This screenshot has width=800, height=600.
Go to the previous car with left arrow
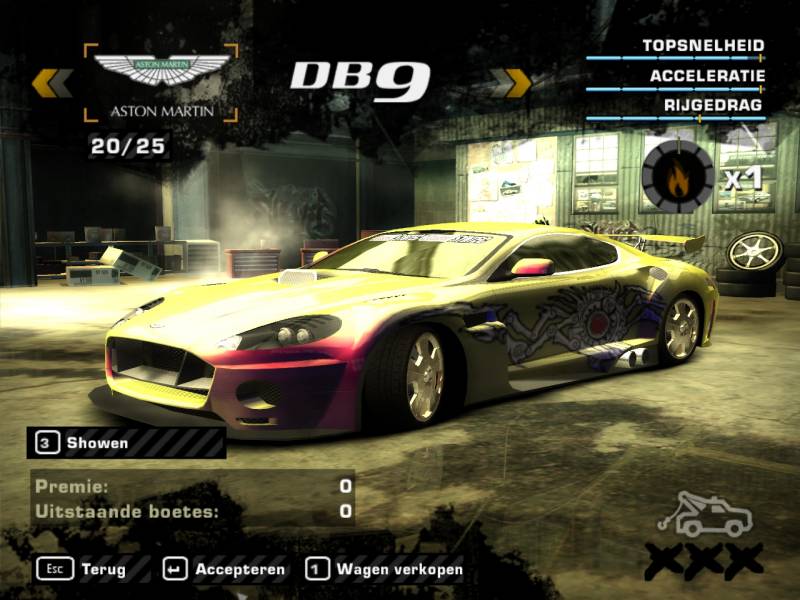(x=50, y=82)
